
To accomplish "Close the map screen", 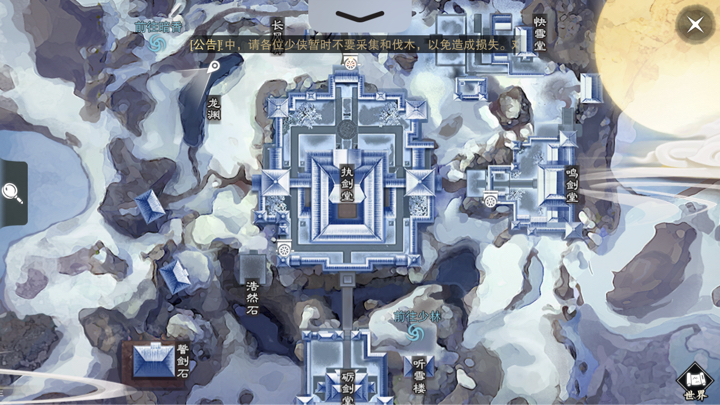I will pos(694,24).
